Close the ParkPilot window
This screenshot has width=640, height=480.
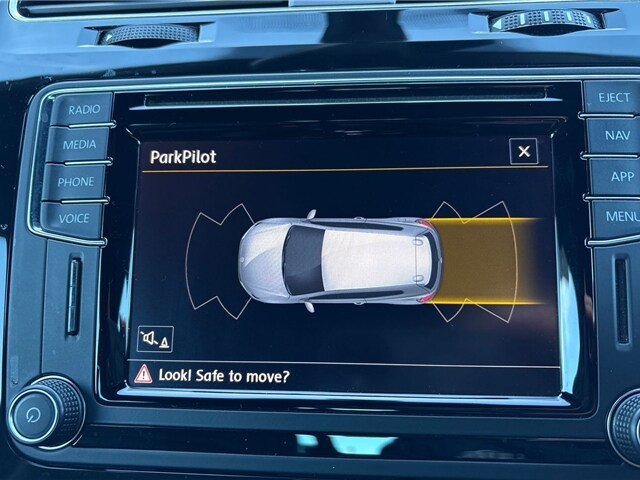(523, 152)
